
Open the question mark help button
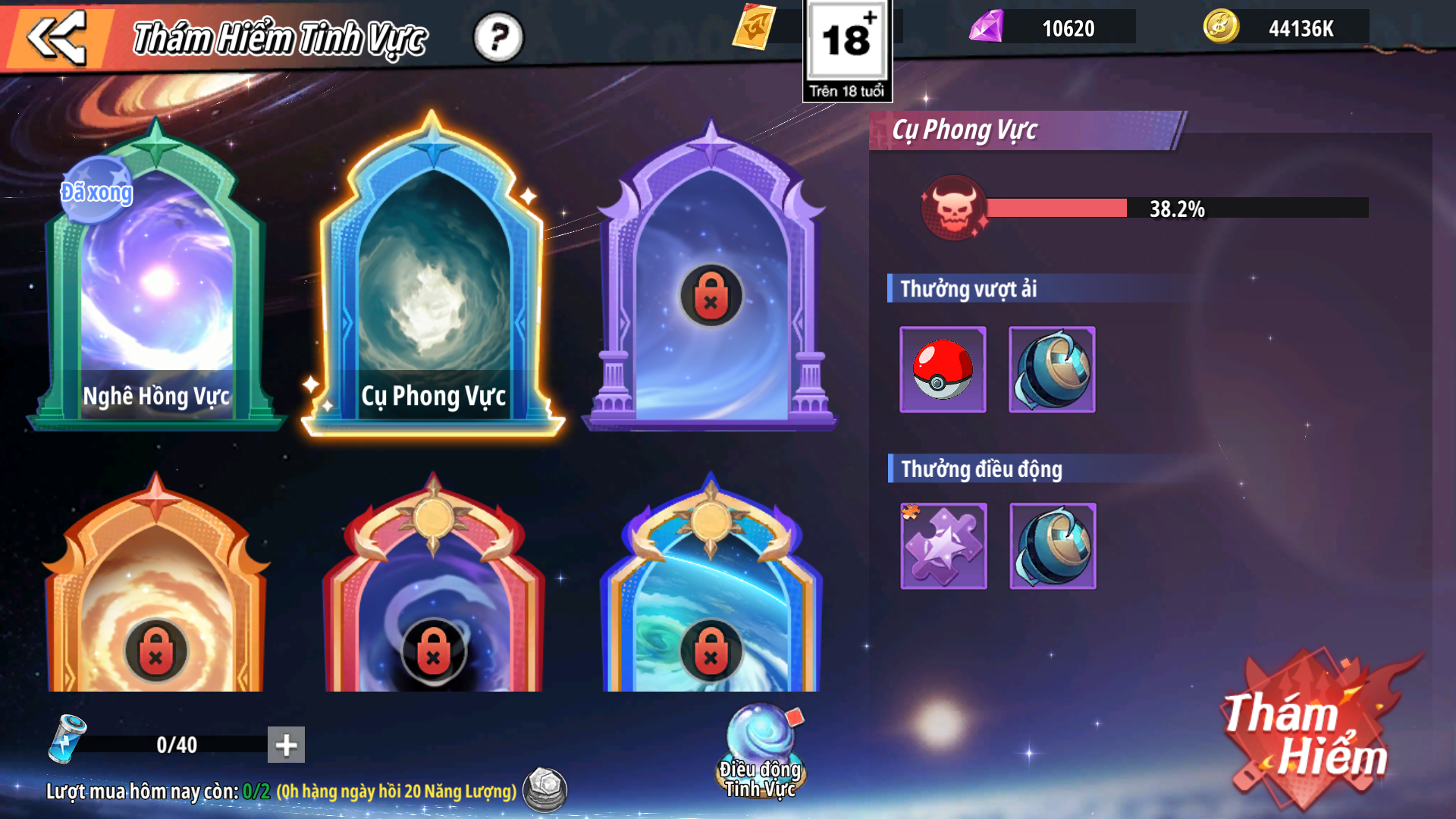(498, 36)
